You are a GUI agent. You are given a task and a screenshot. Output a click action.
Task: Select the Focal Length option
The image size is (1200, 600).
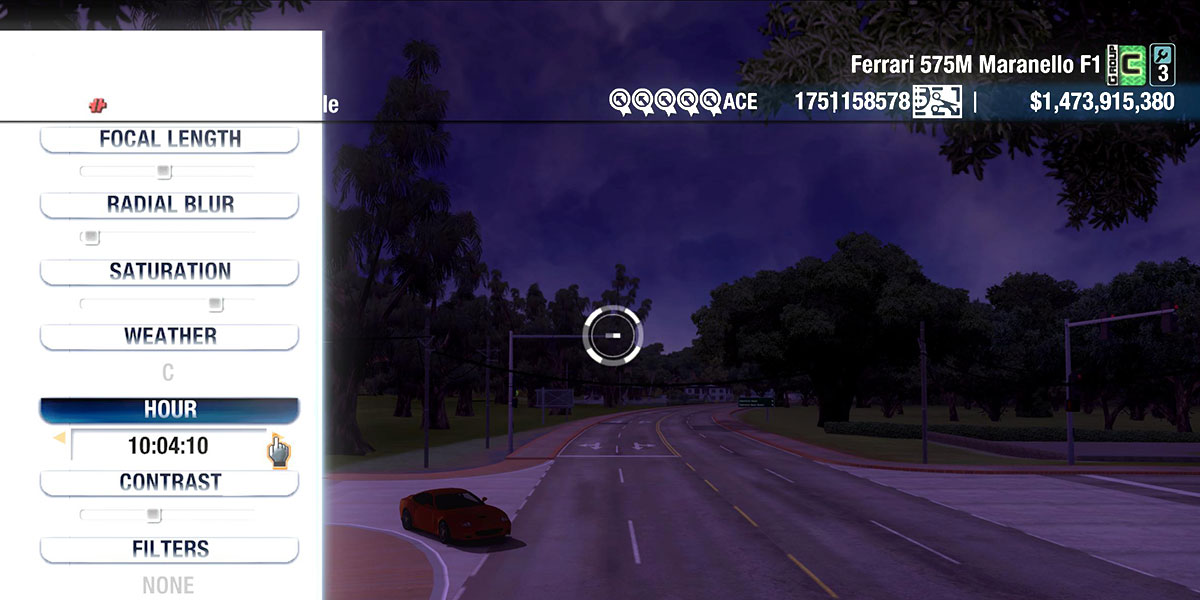(169, 139)
